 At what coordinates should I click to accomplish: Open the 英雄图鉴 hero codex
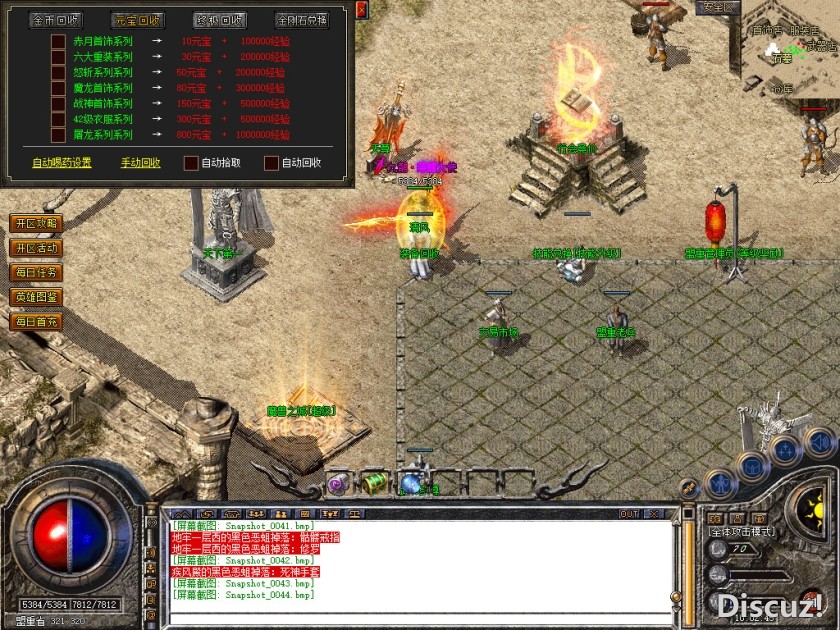[35, 297]
